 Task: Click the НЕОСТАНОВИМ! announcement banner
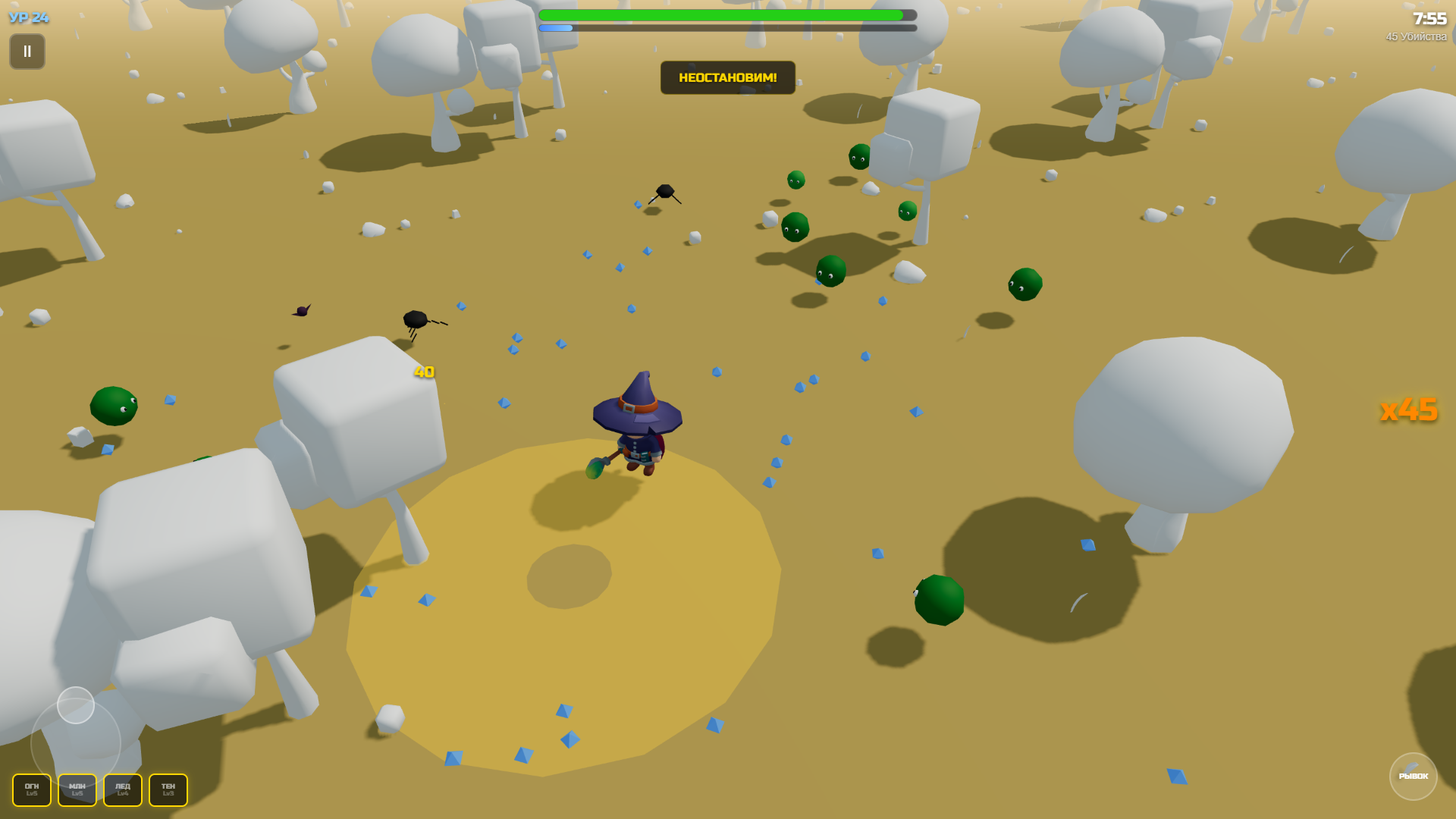pyautogui.click(x=727, y=77)
